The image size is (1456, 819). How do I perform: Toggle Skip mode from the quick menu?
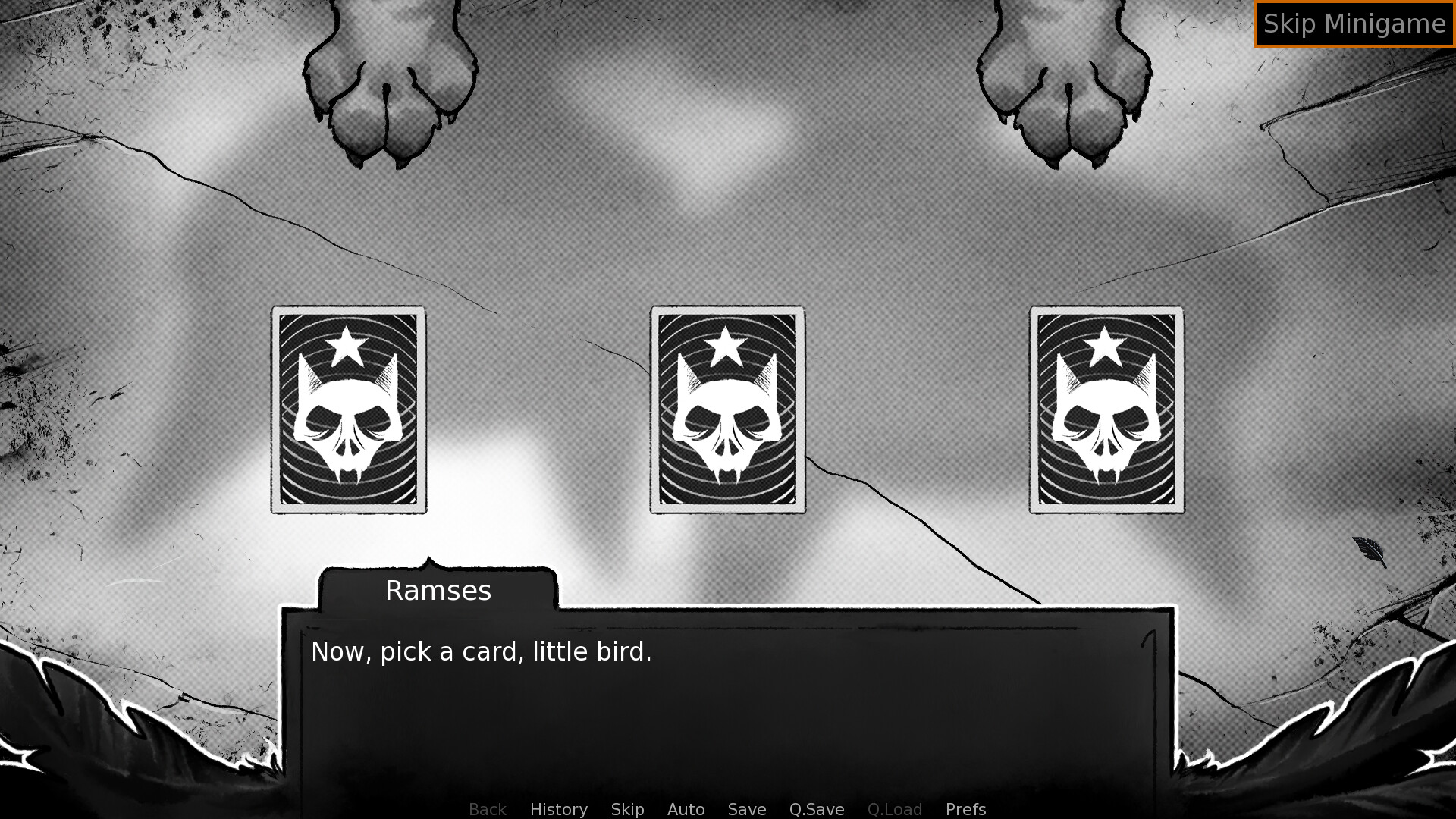pos(627,809)
